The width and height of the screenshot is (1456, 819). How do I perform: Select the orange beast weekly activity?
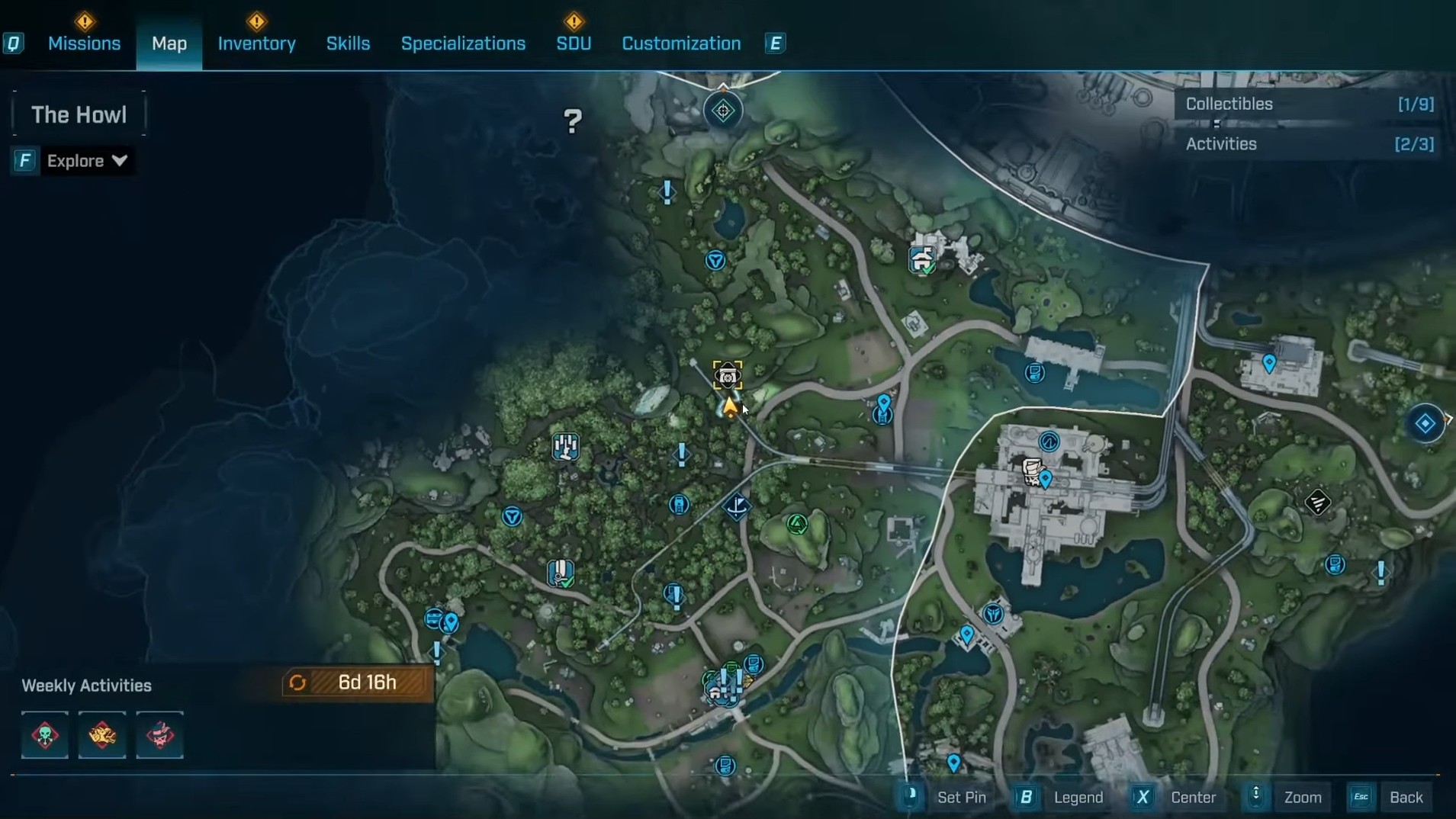[102, 735]
